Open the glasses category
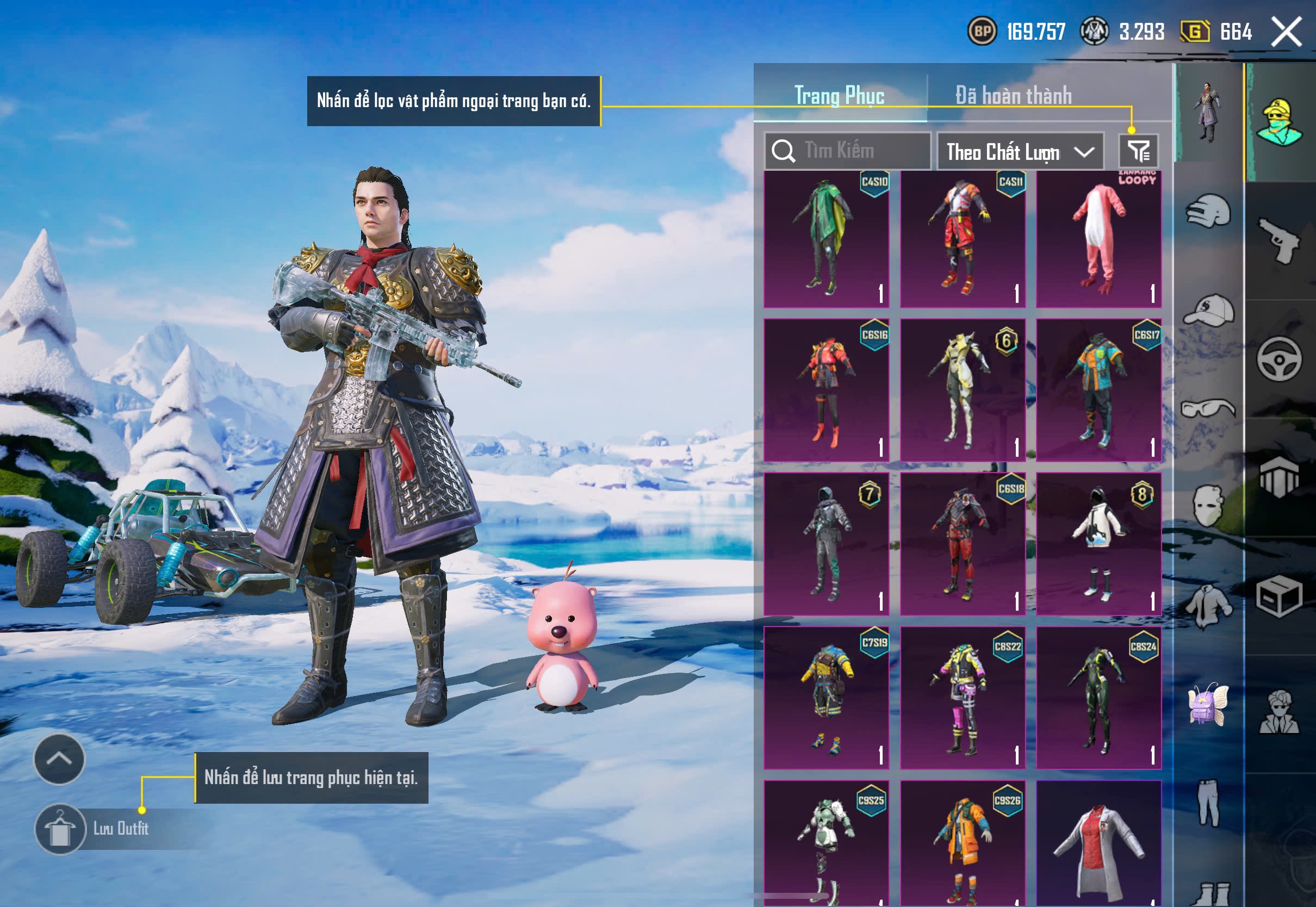This screenshot has width=1316, height=907. tap(1209, 408)
